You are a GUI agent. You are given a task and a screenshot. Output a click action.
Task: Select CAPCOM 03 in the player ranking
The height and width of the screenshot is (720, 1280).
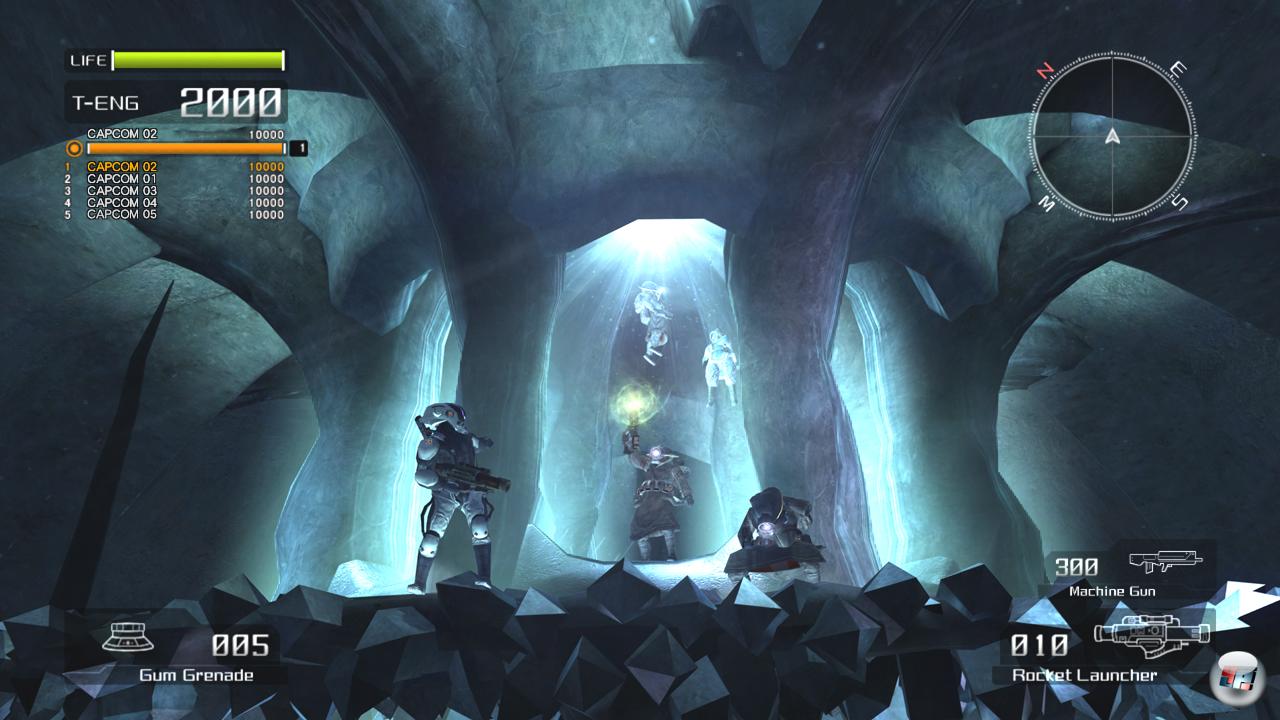click(122, 191)
